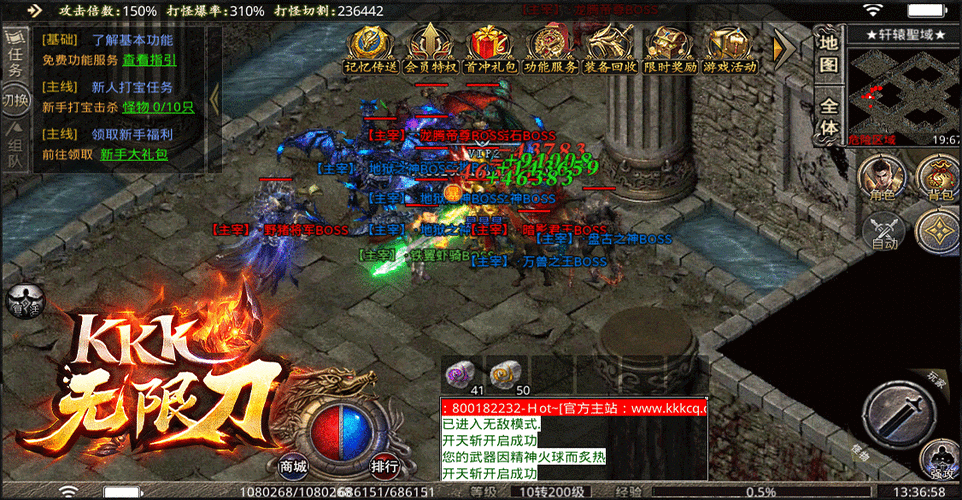Open the 装备回收 equipment recycle icon
Screen dimensions: 962x500
pos(611,48)
